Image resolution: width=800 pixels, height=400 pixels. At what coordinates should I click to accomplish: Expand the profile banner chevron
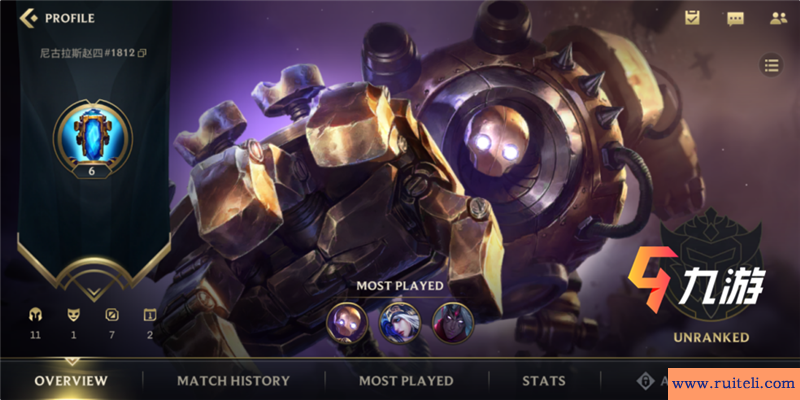91,292
